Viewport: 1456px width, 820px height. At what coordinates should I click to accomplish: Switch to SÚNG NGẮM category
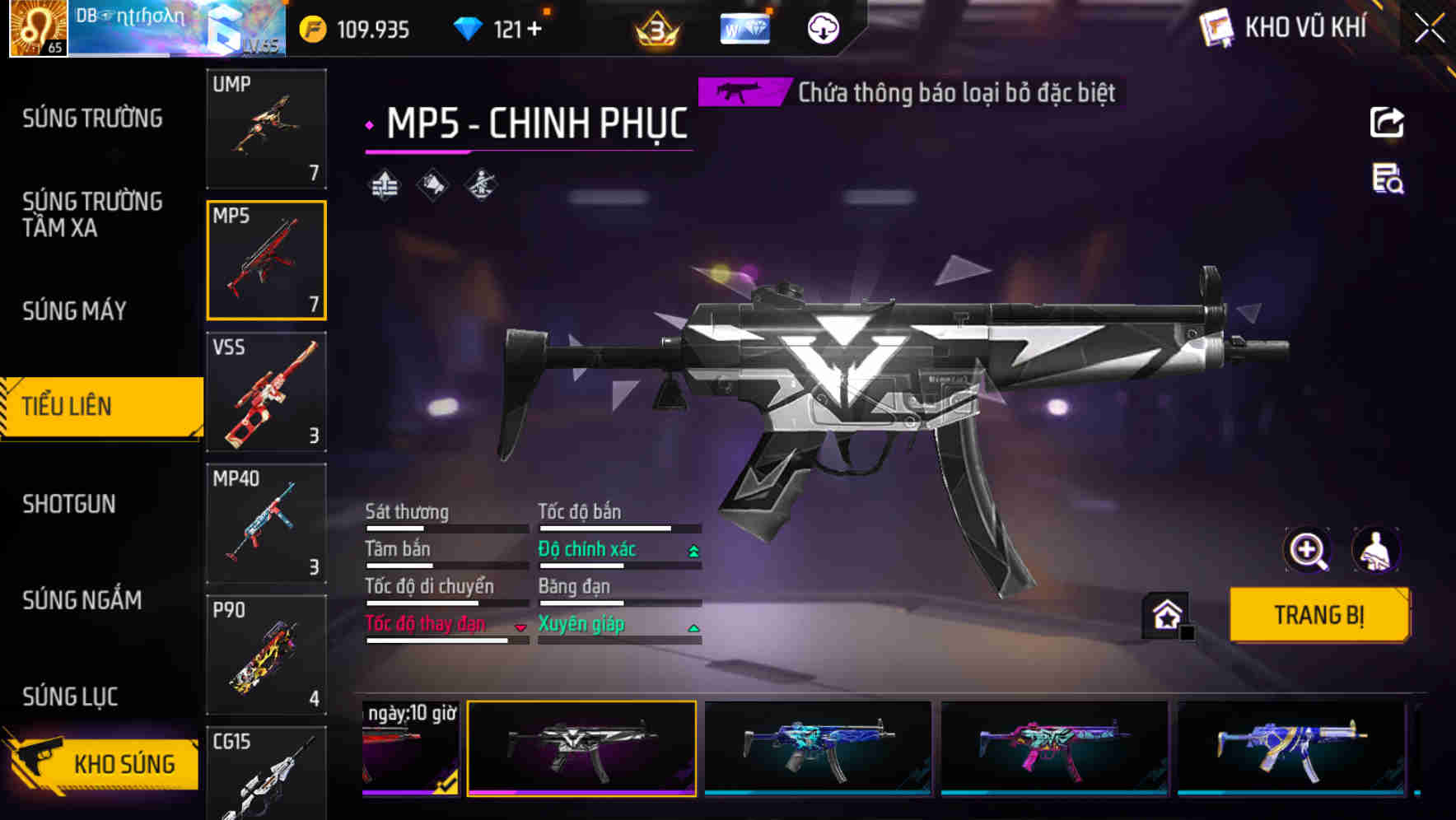[x=82, y=600]
